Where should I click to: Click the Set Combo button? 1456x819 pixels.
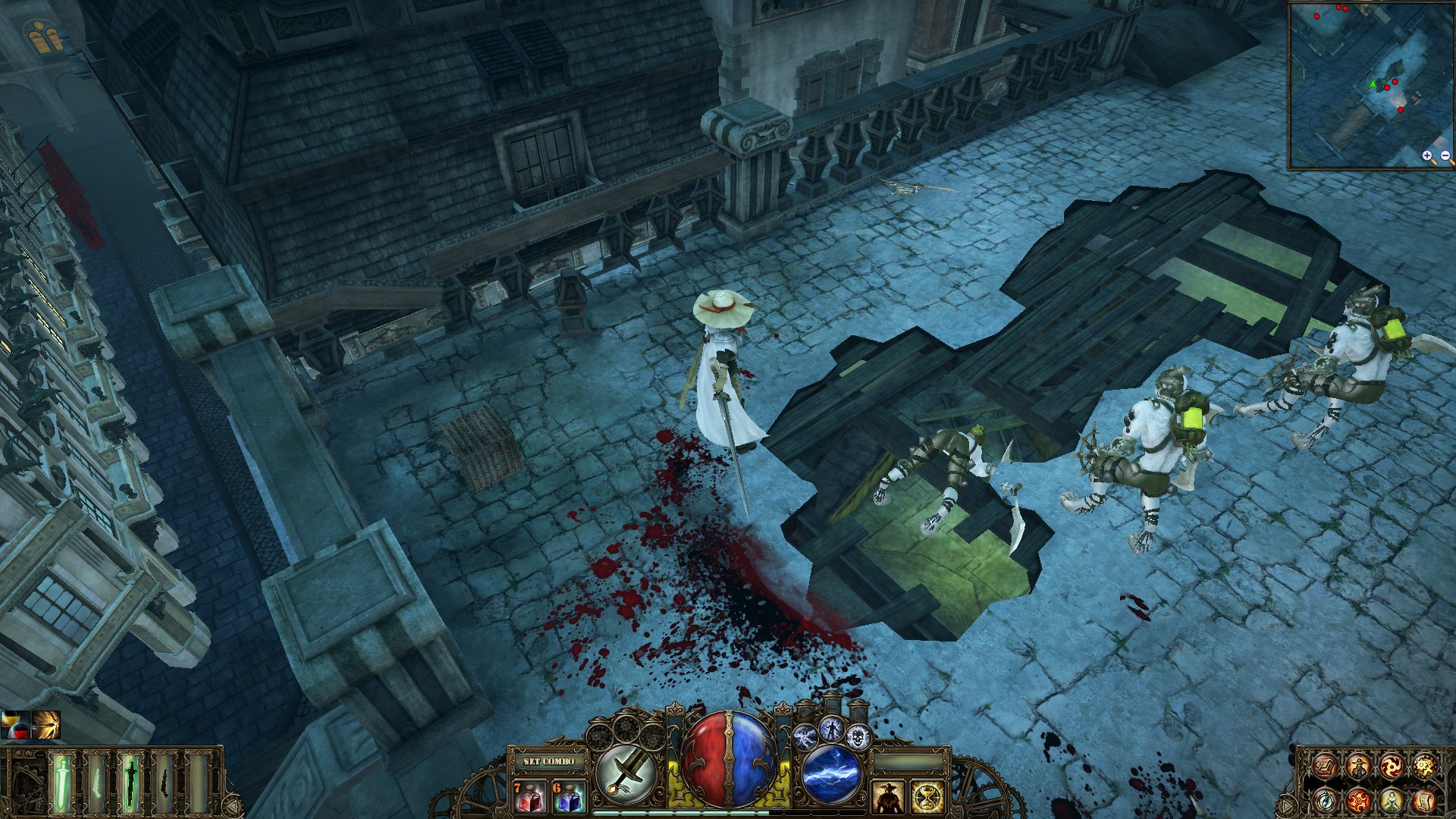pyautogui.click(x=549, y=761)
